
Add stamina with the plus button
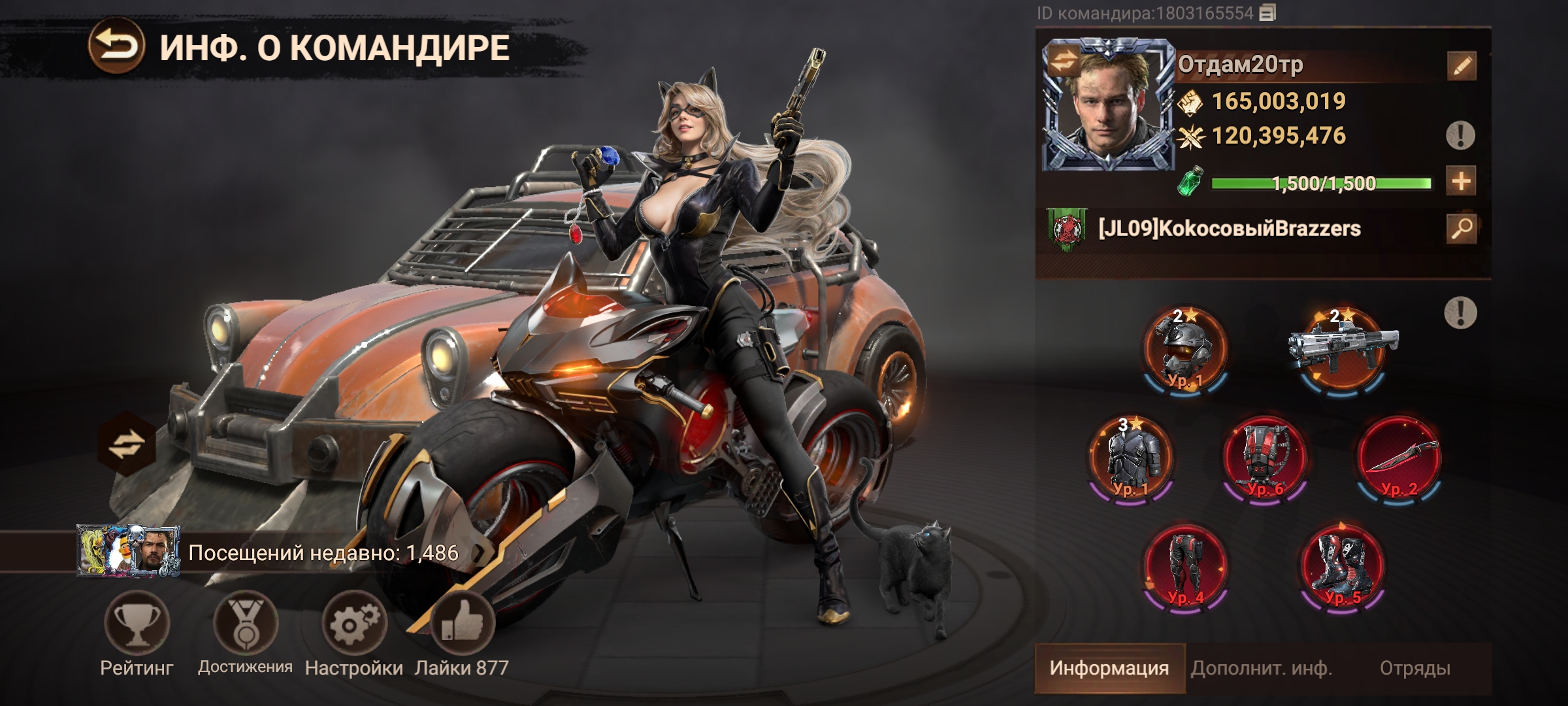point(1461,182)
